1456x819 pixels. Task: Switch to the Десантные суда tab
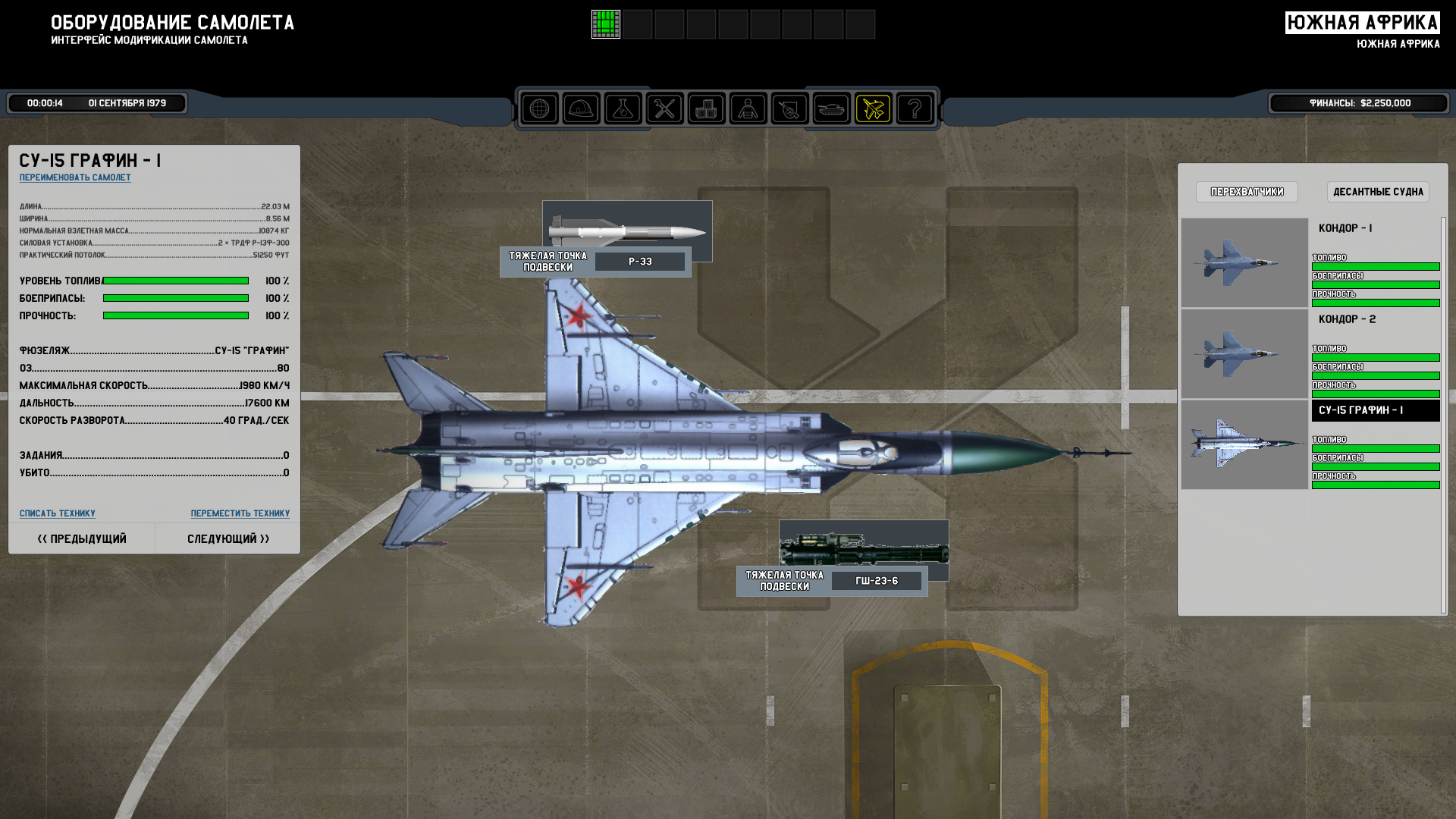1378,192
